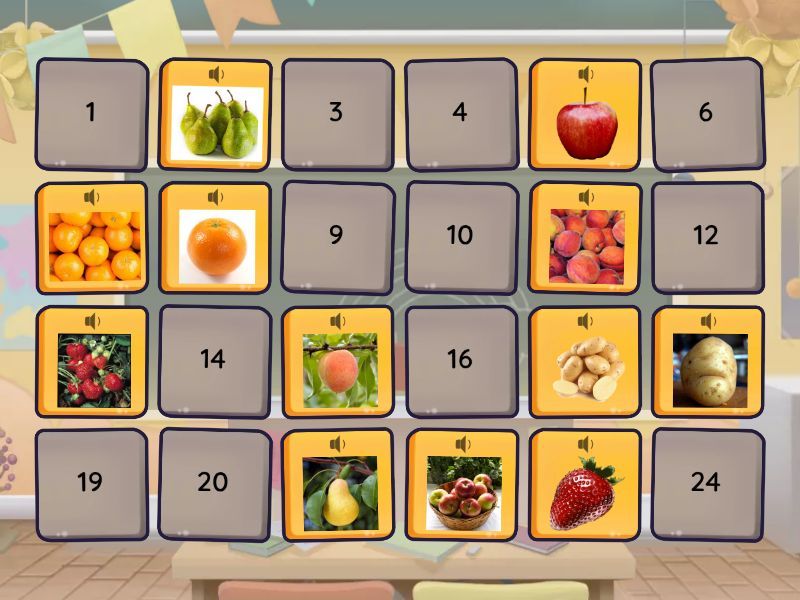Flip over the tile numbered 1
Viewport: 800px width, 600px height.
tap(91, 113)
